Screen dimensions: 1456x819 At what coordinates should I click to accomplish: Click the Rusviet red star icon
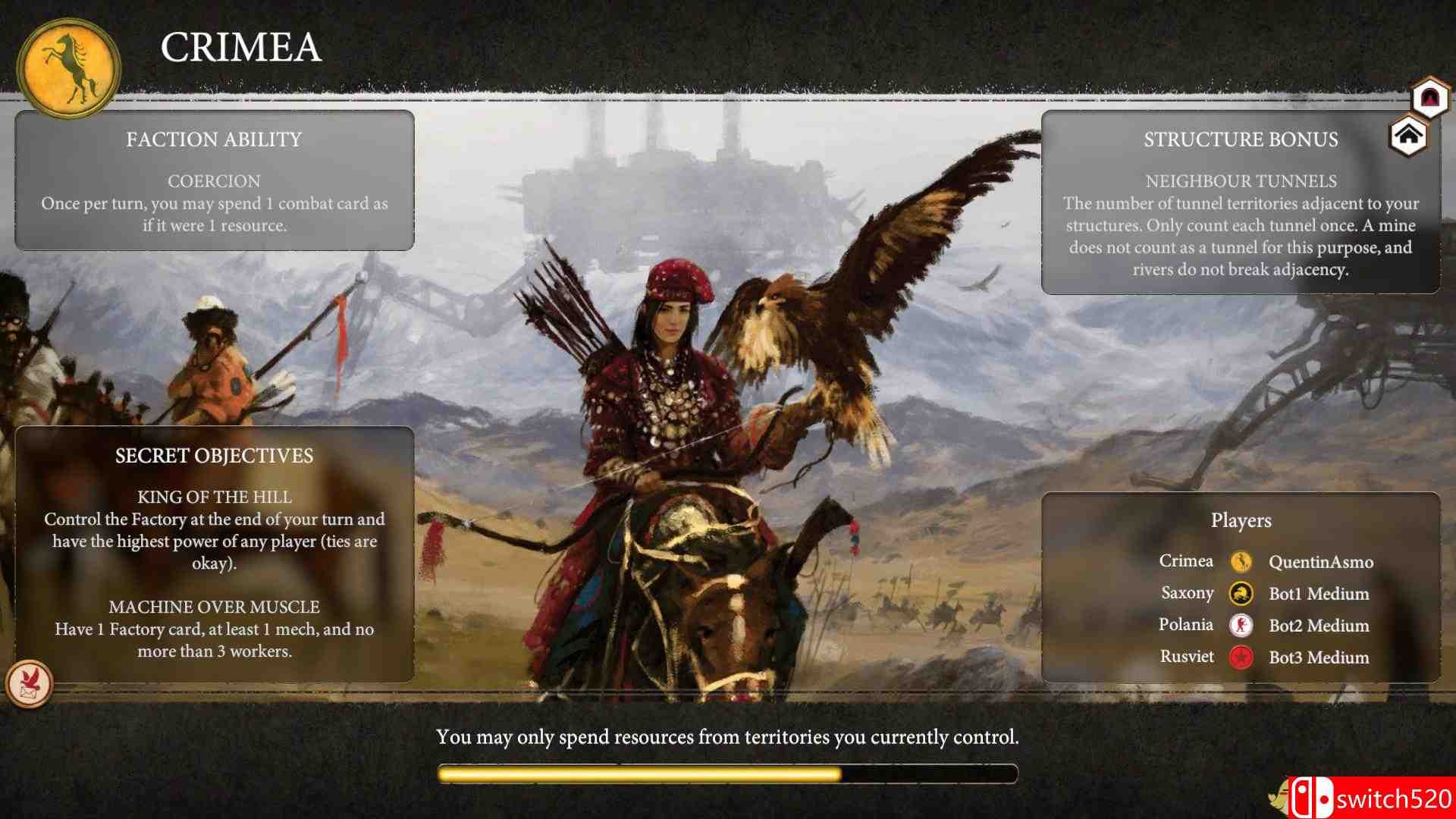pyautogui.click(x=1241, y=657)
